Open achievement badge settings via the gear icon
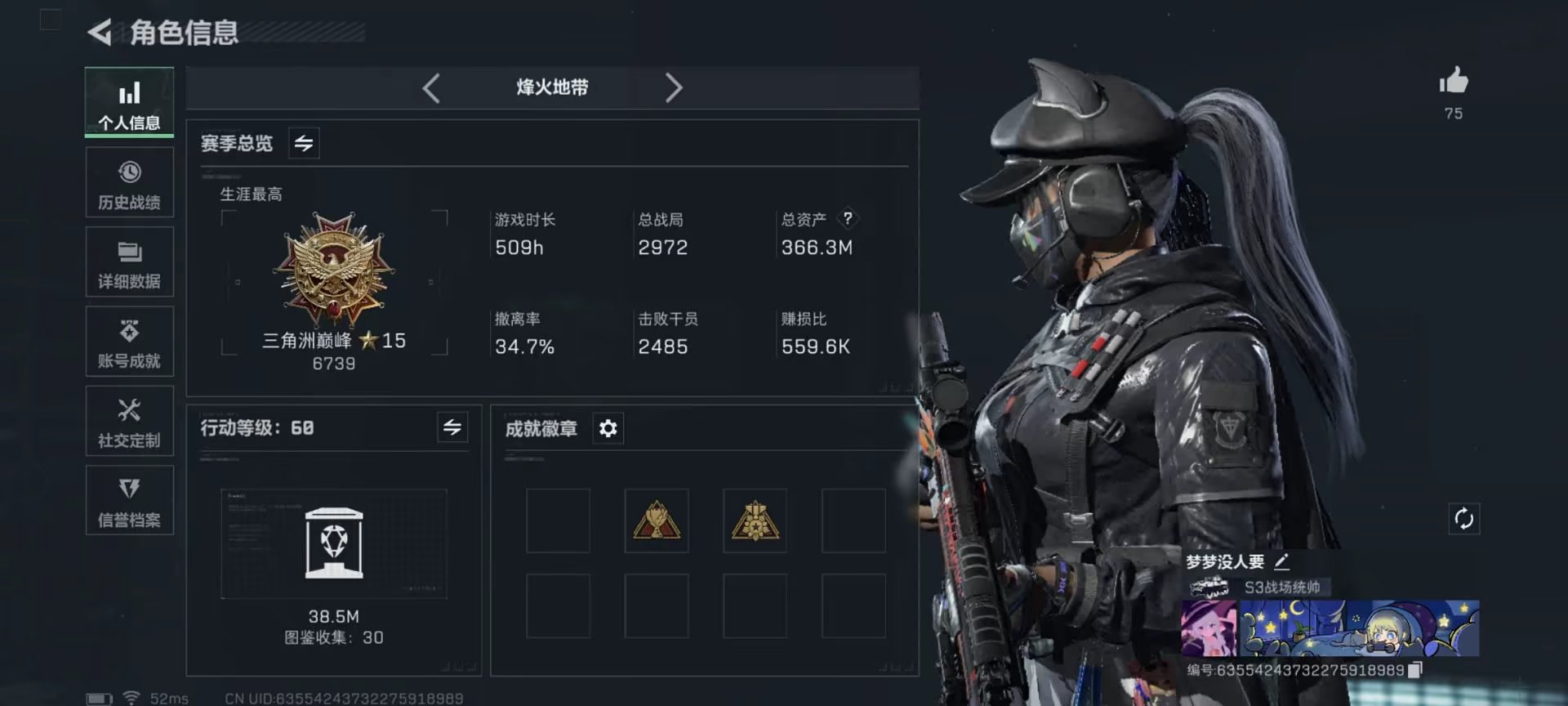 click(x=608, y=427)
